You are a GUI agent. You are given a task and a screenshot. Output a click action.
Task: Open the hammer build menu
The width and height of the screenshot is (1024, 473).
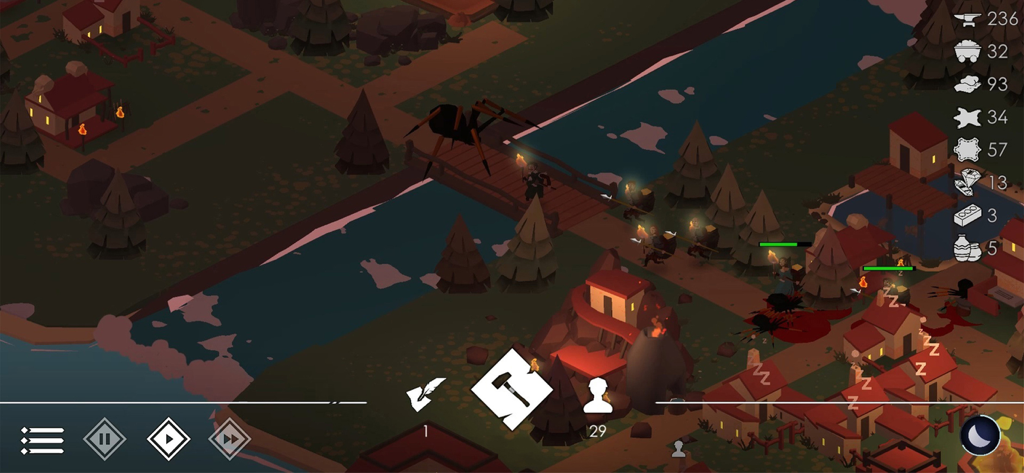[x=511, y=389]
